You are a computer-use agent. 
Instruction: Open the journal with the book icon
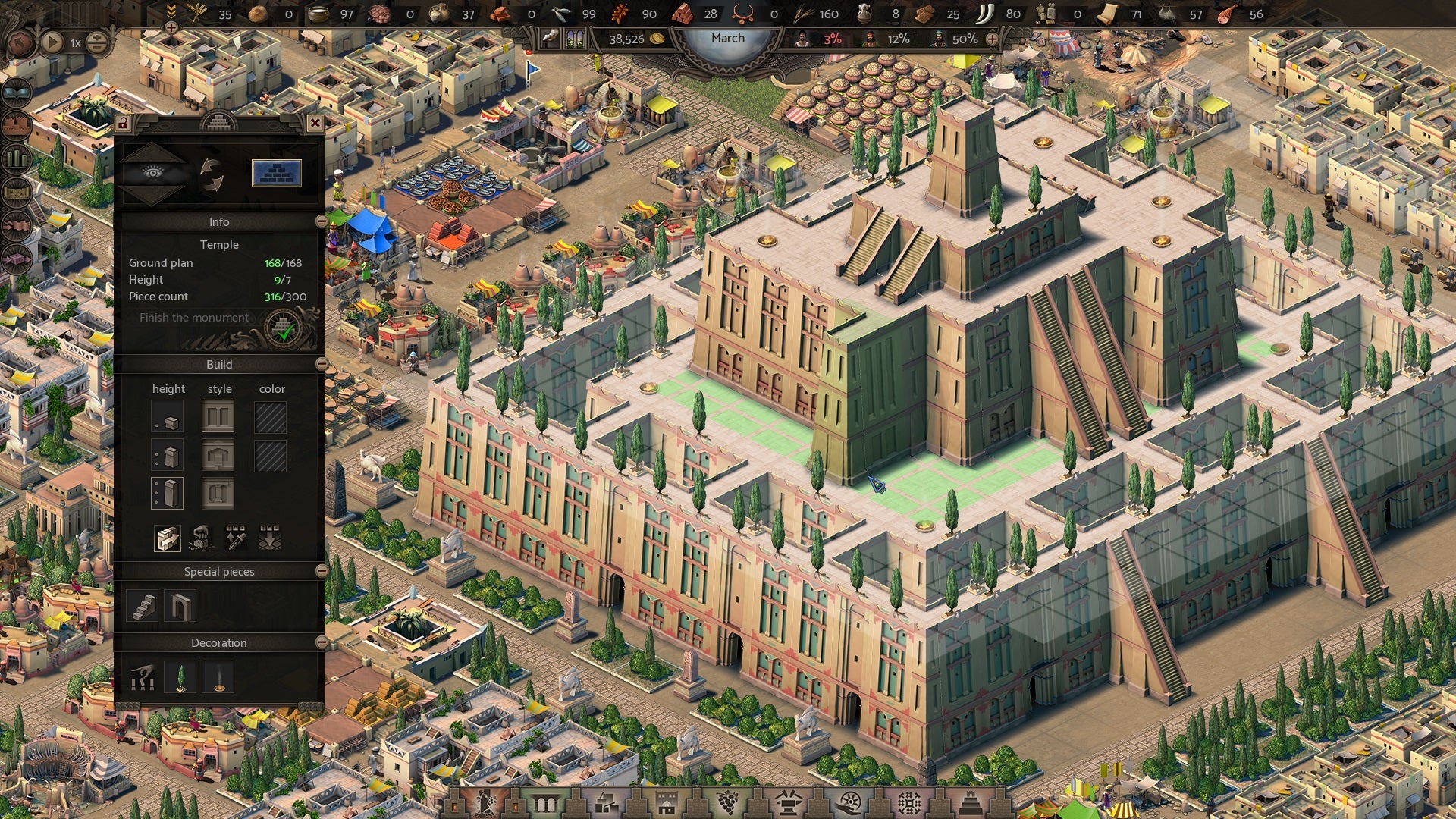point(15,92)
